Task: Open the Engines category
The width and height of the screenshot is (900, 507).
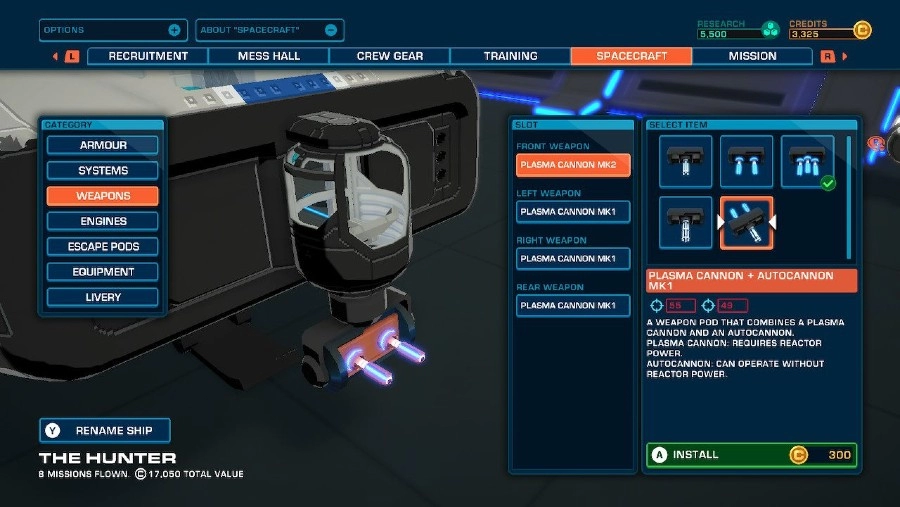Action: 103,221
